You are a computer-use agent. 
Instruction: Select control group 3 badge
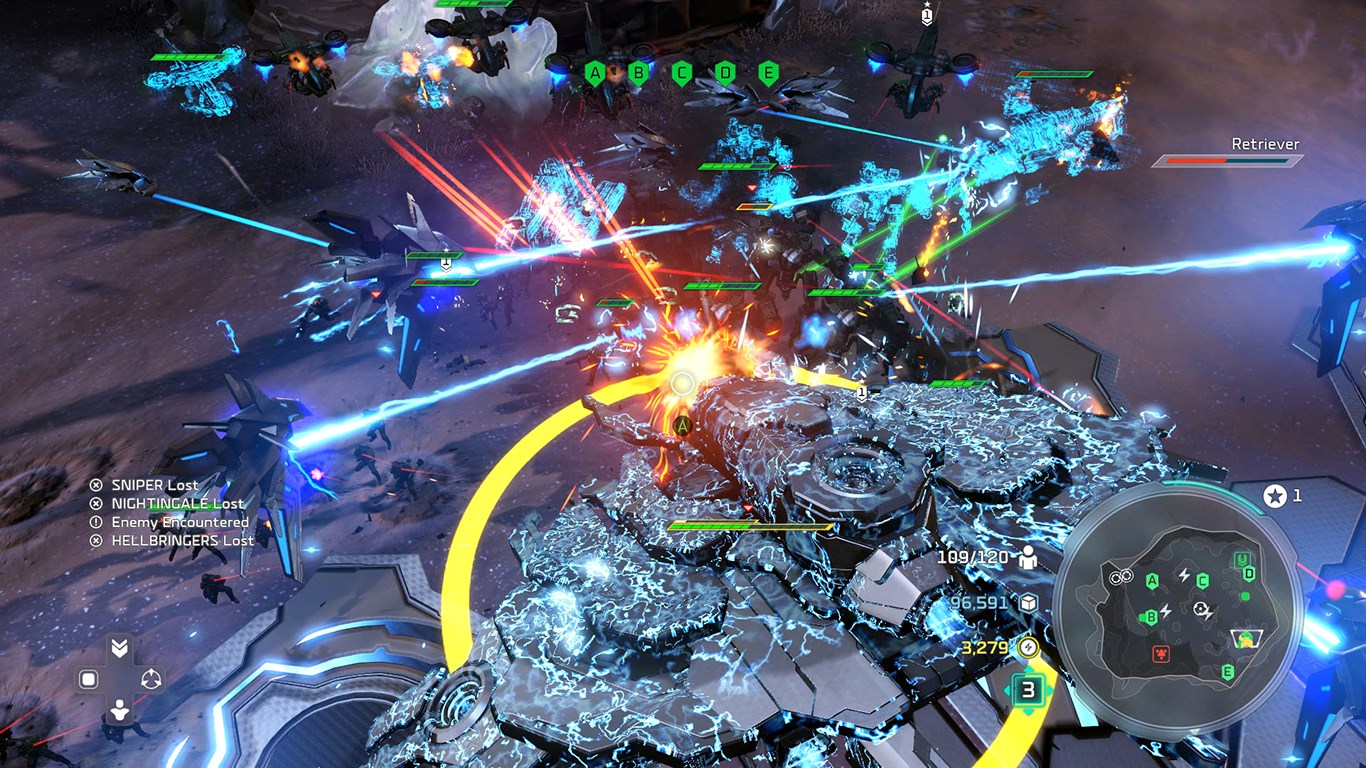[1027, 689]
